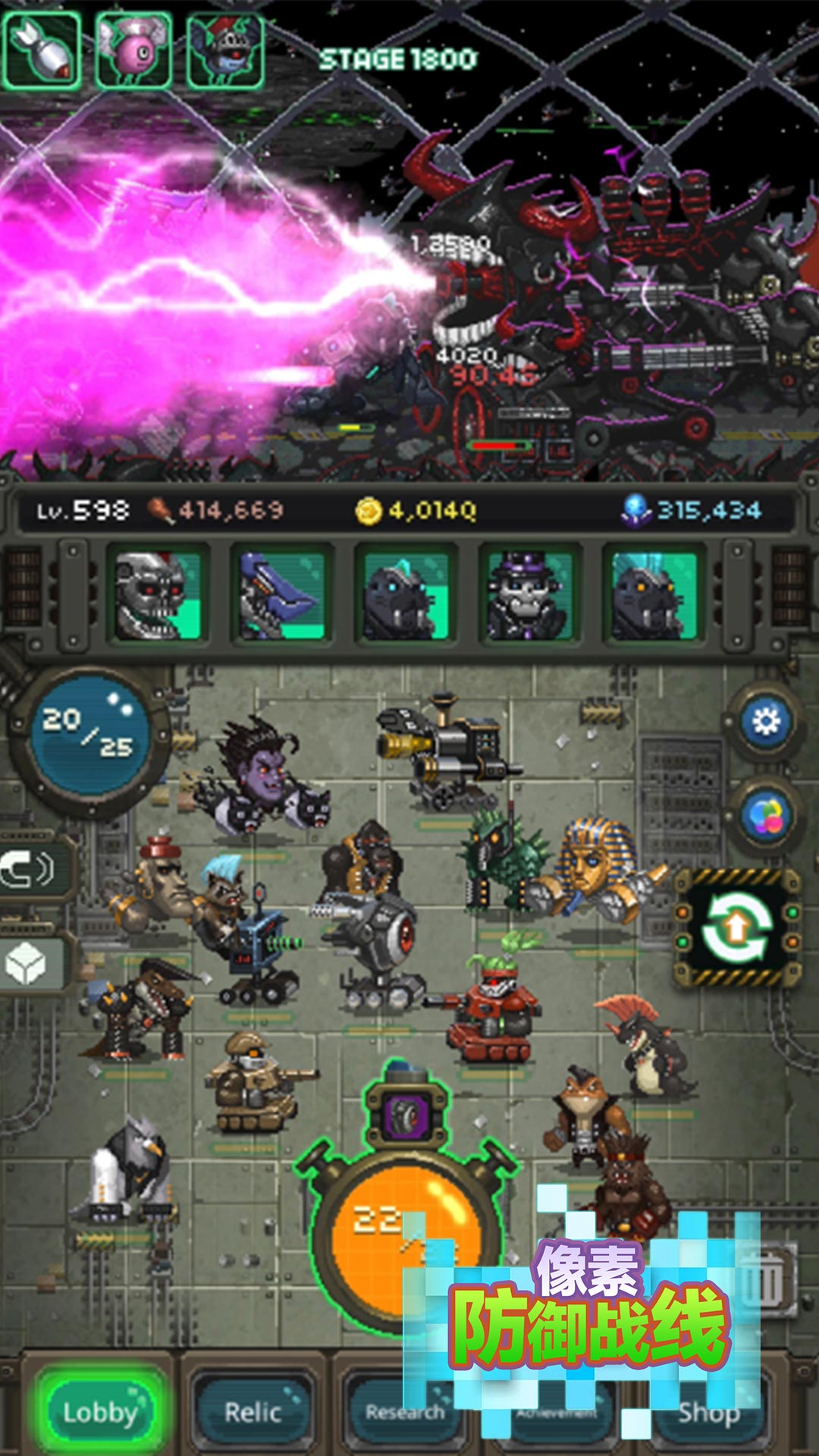
Task: Open settings with the gear button
Action: click(766, 721)
